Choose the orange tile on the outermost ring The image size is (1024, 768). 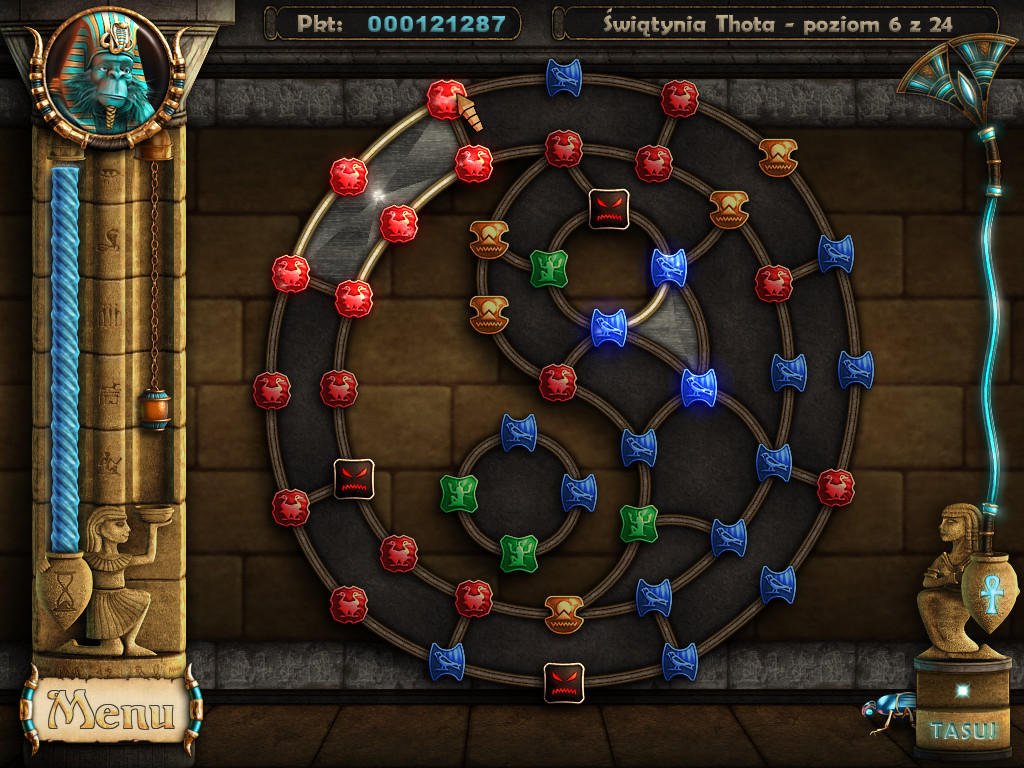777,157
